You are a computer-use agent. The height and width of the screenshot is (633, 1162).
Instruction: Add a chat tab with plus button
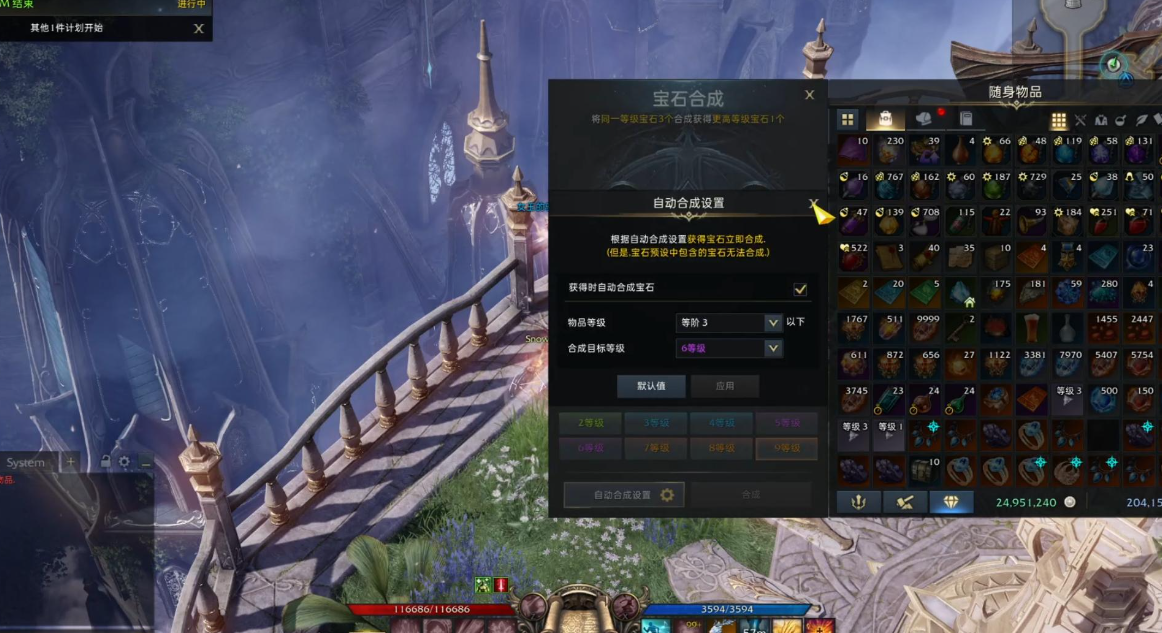(x=70, y=463)
